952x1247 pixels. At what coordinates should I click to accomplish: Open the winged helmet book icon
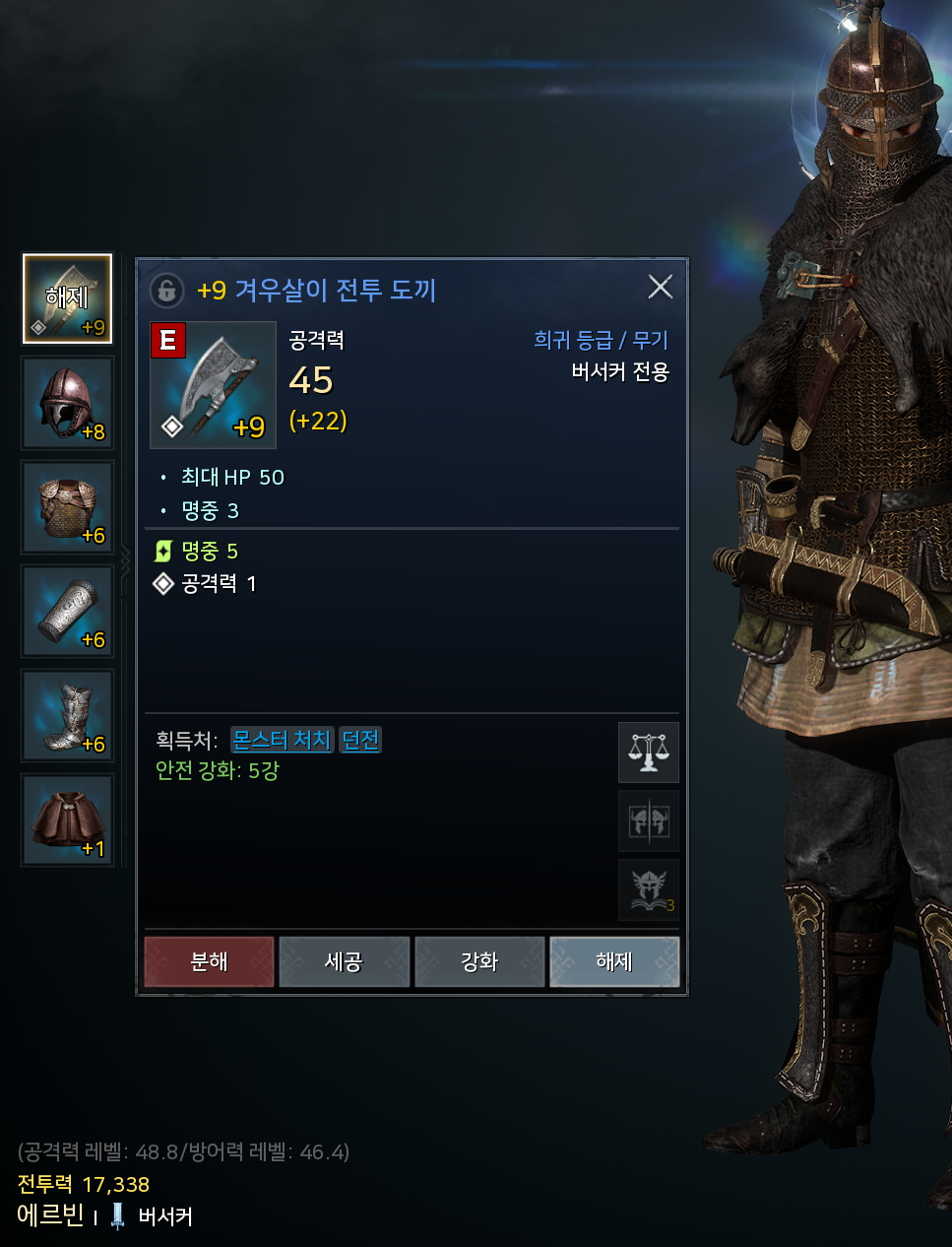649,889
